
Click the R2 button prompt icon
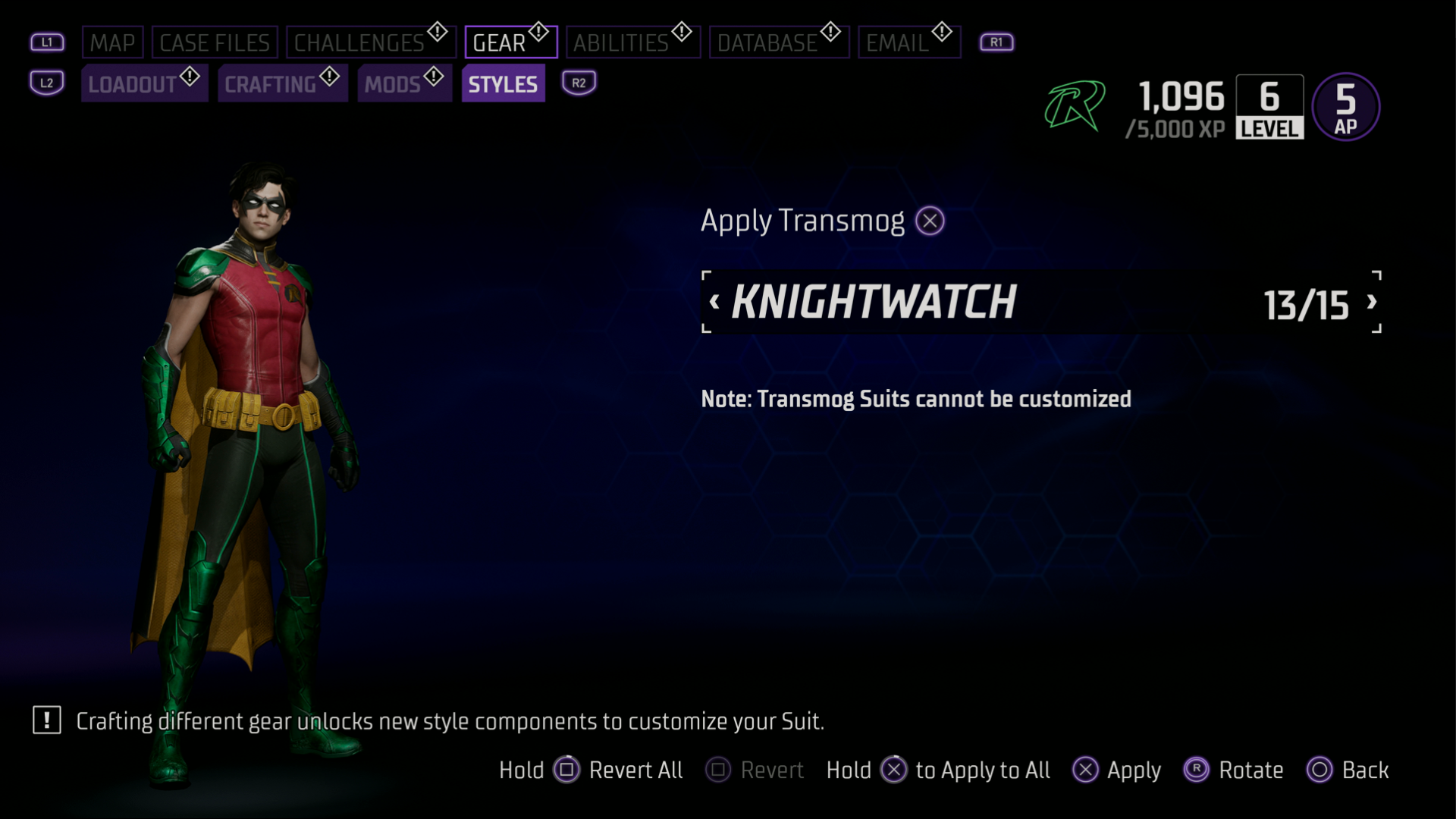pyautogui.click(x=578, y=83)
